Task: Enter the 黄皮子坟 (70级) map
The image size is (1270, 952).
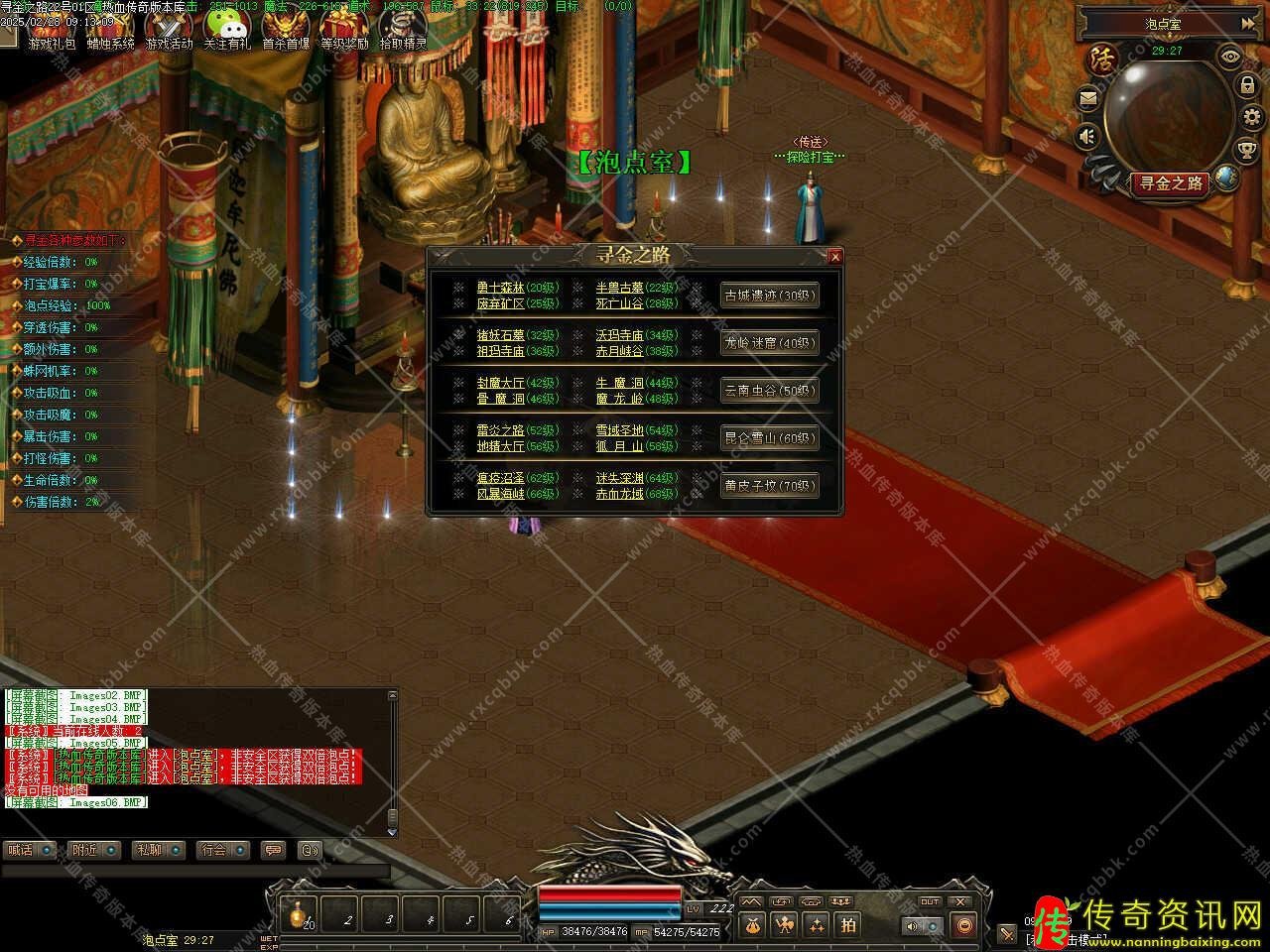Action: 769,486
